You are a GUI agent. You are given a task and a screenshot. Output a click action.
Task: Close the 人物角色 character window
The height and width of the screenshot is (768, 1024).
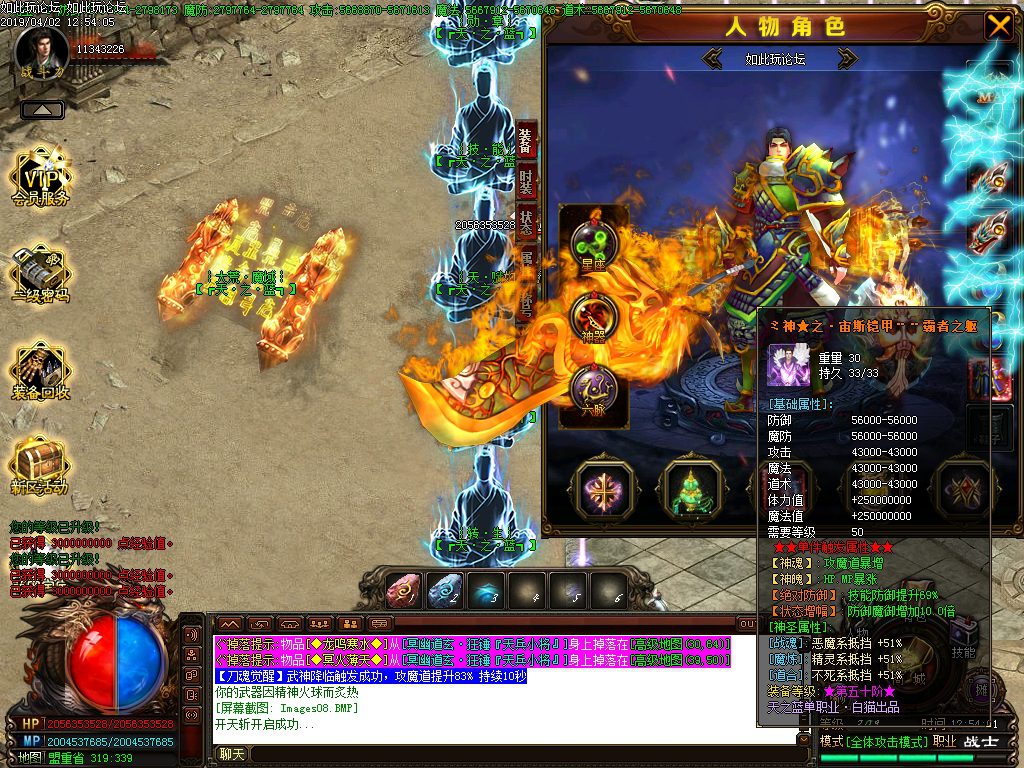(998, 26)
